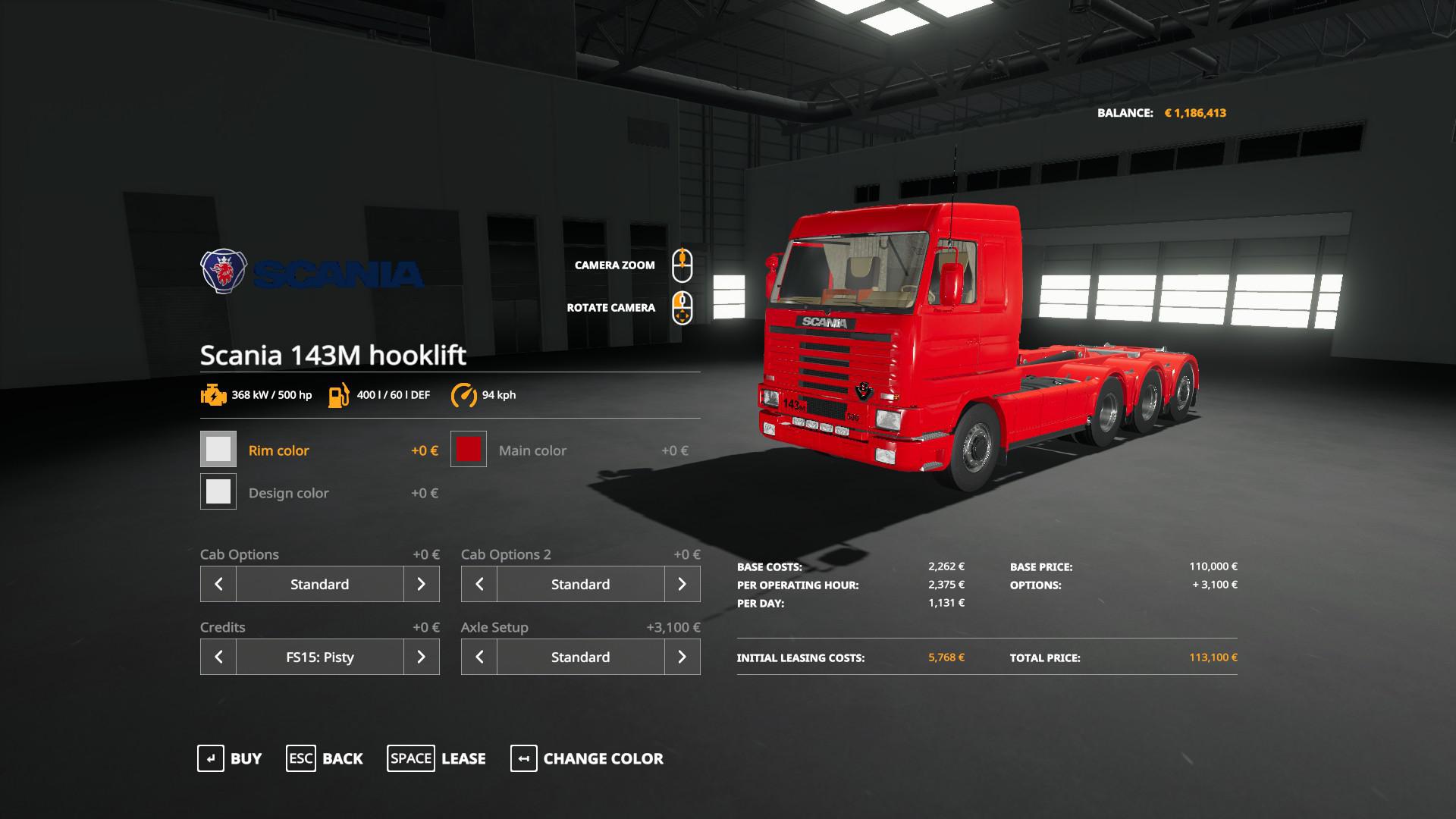Activate the Change Color button
This screenshot has width=1456, height=819.
coord(587,758)
